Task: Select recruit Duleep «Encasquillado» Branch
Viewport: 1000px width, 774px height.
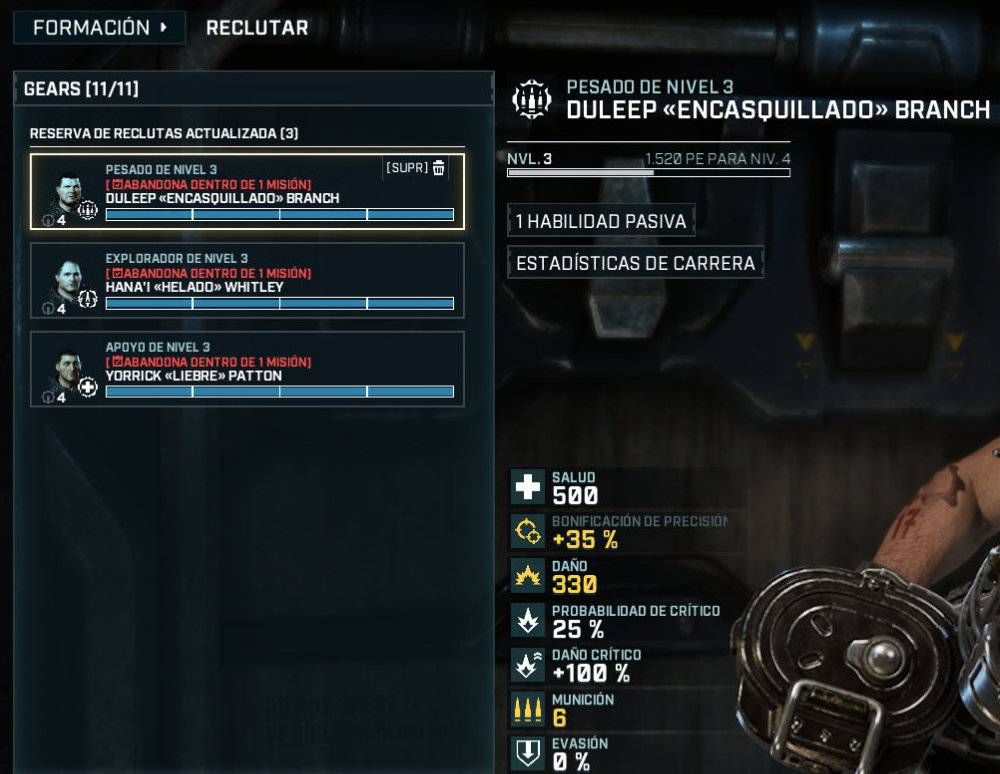Action: tap(247, 191)
